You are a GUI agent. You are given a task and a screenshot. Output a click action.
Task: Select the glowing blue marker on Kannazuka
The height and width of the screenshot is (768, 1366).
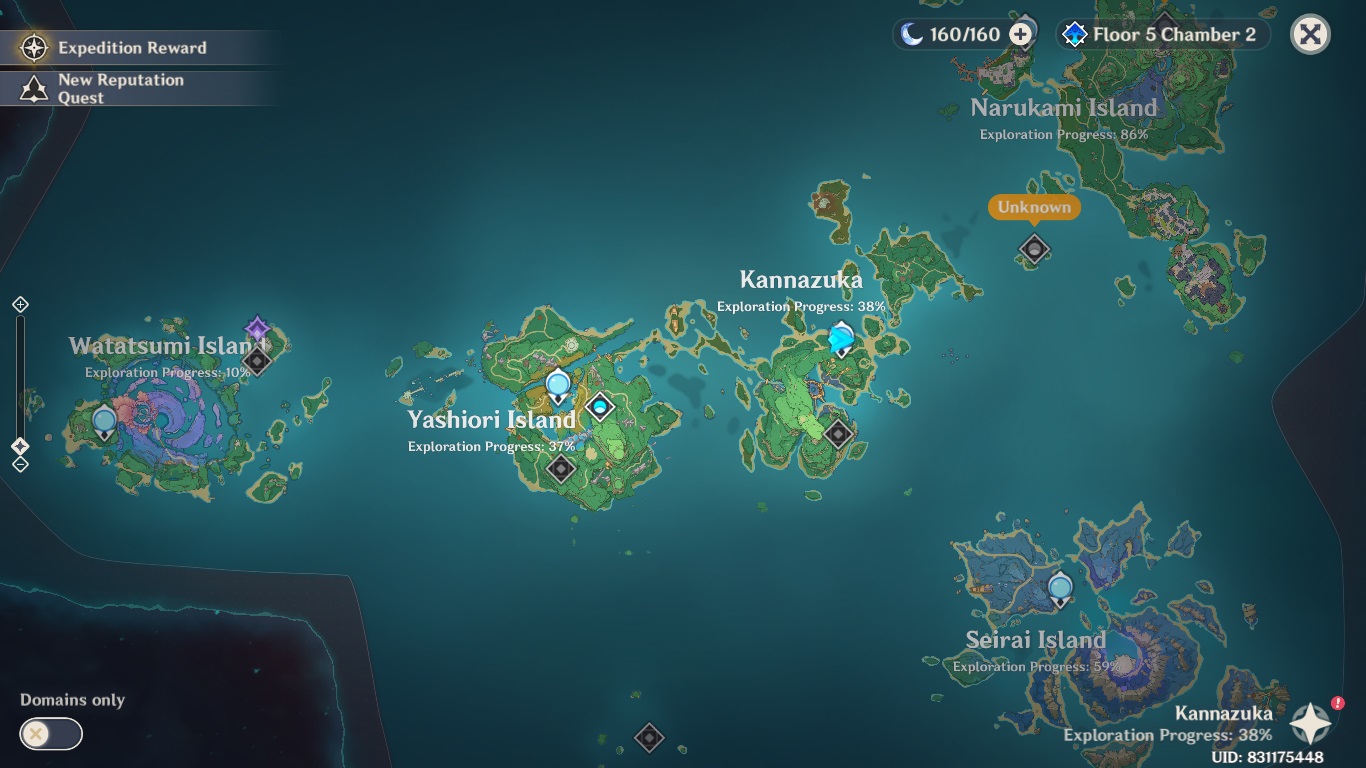[x=842, y=339]
